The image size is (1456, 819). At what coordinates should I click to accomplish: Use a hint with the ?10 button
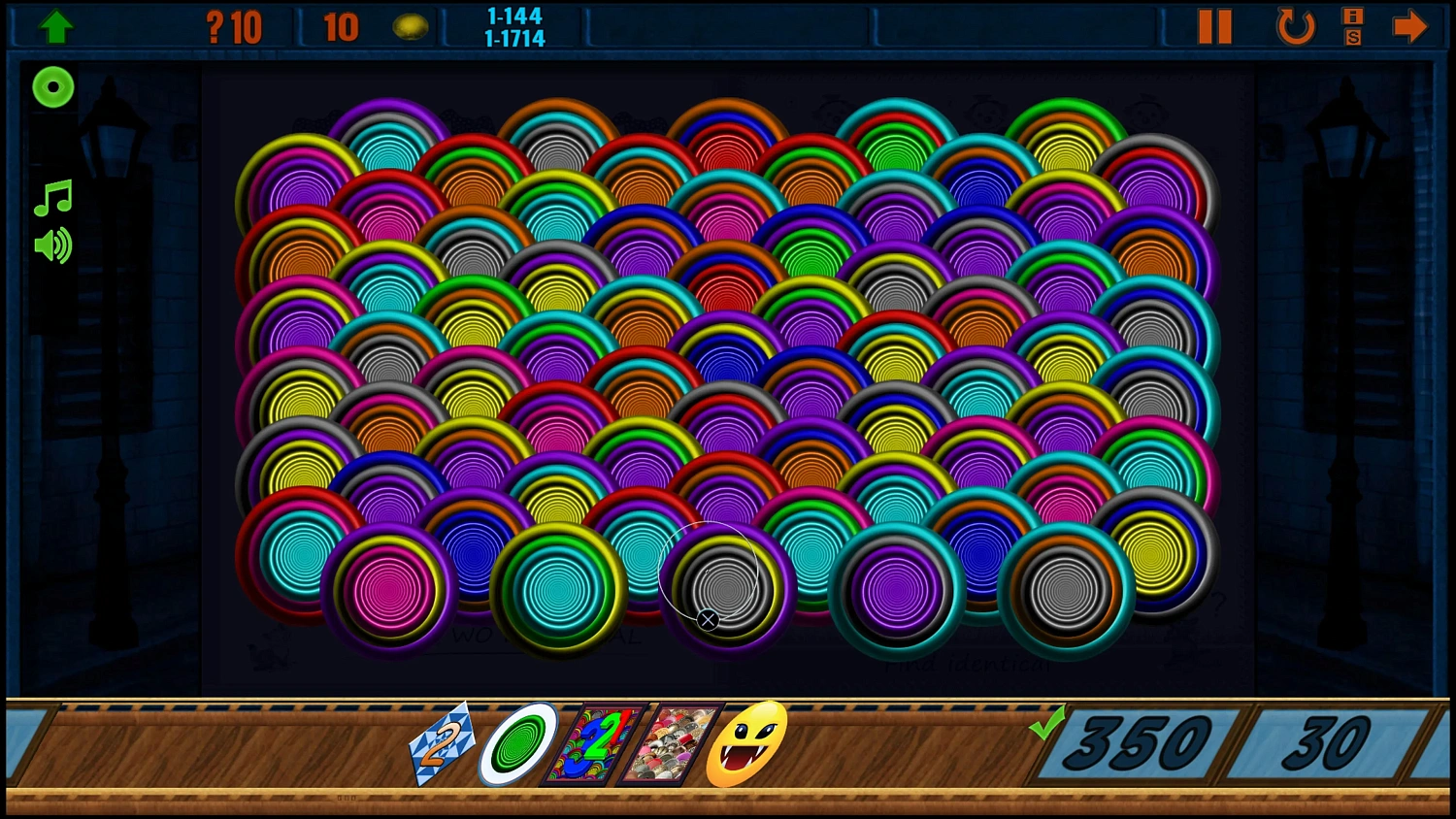[x=233, y=25]
